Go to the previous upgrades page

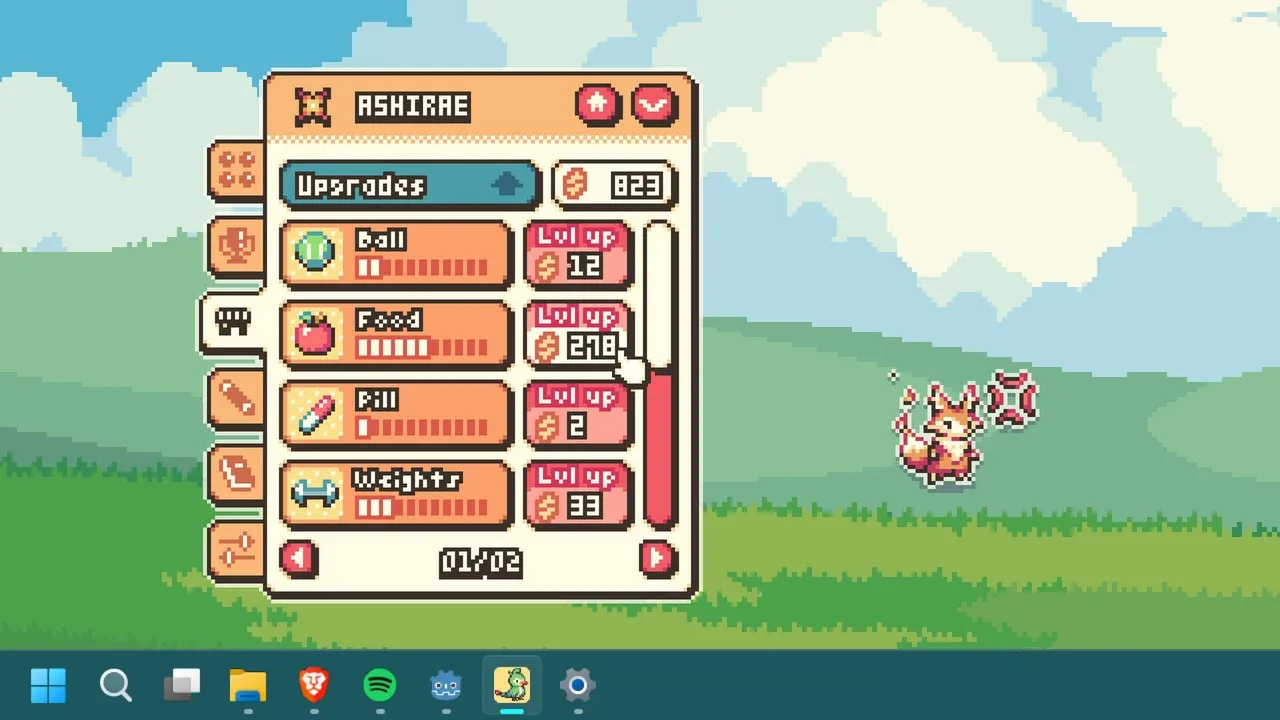[x=299, y=558]
